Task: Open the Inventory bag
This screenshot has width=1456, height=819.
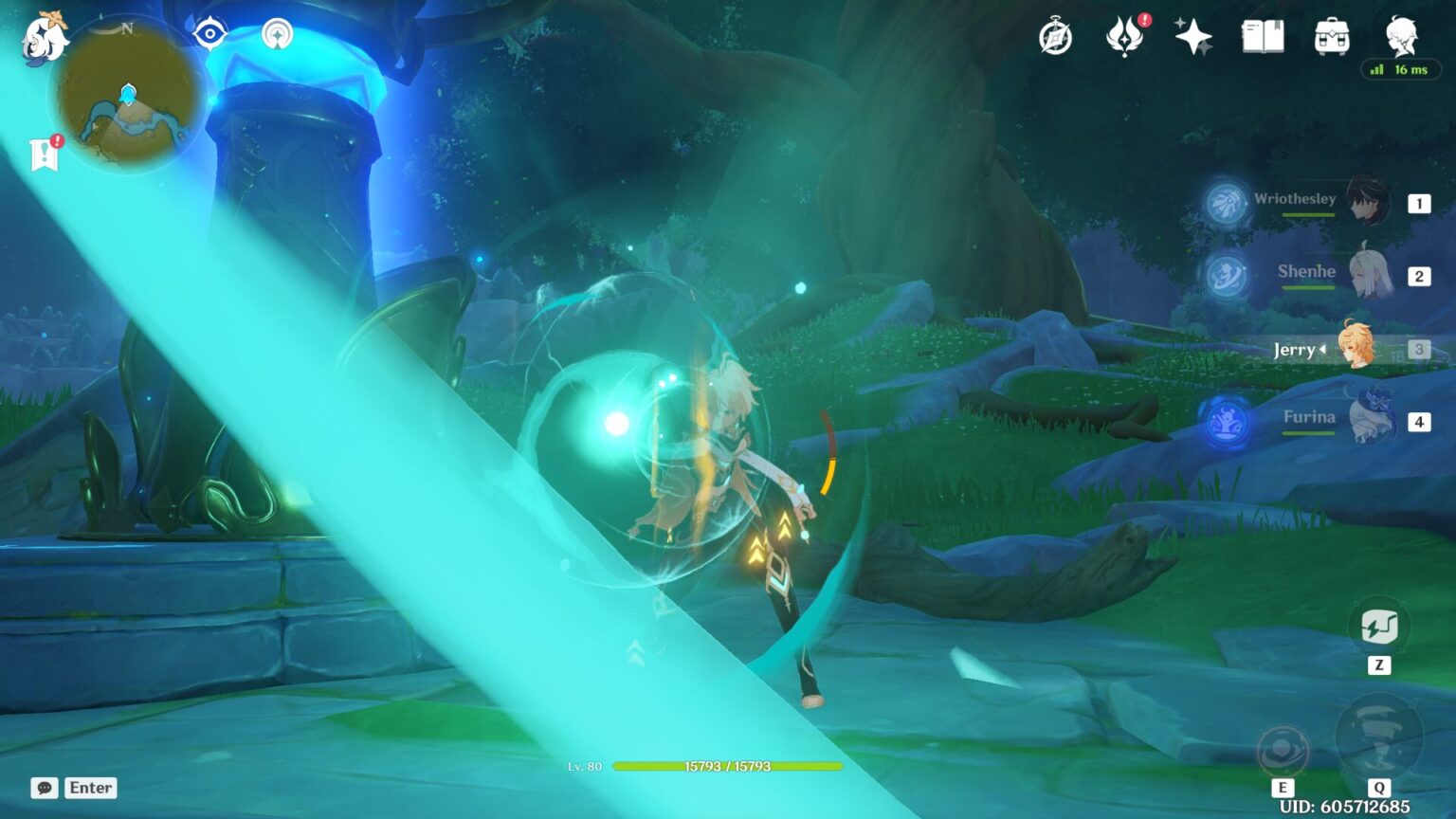Action: pos(1331,36)
